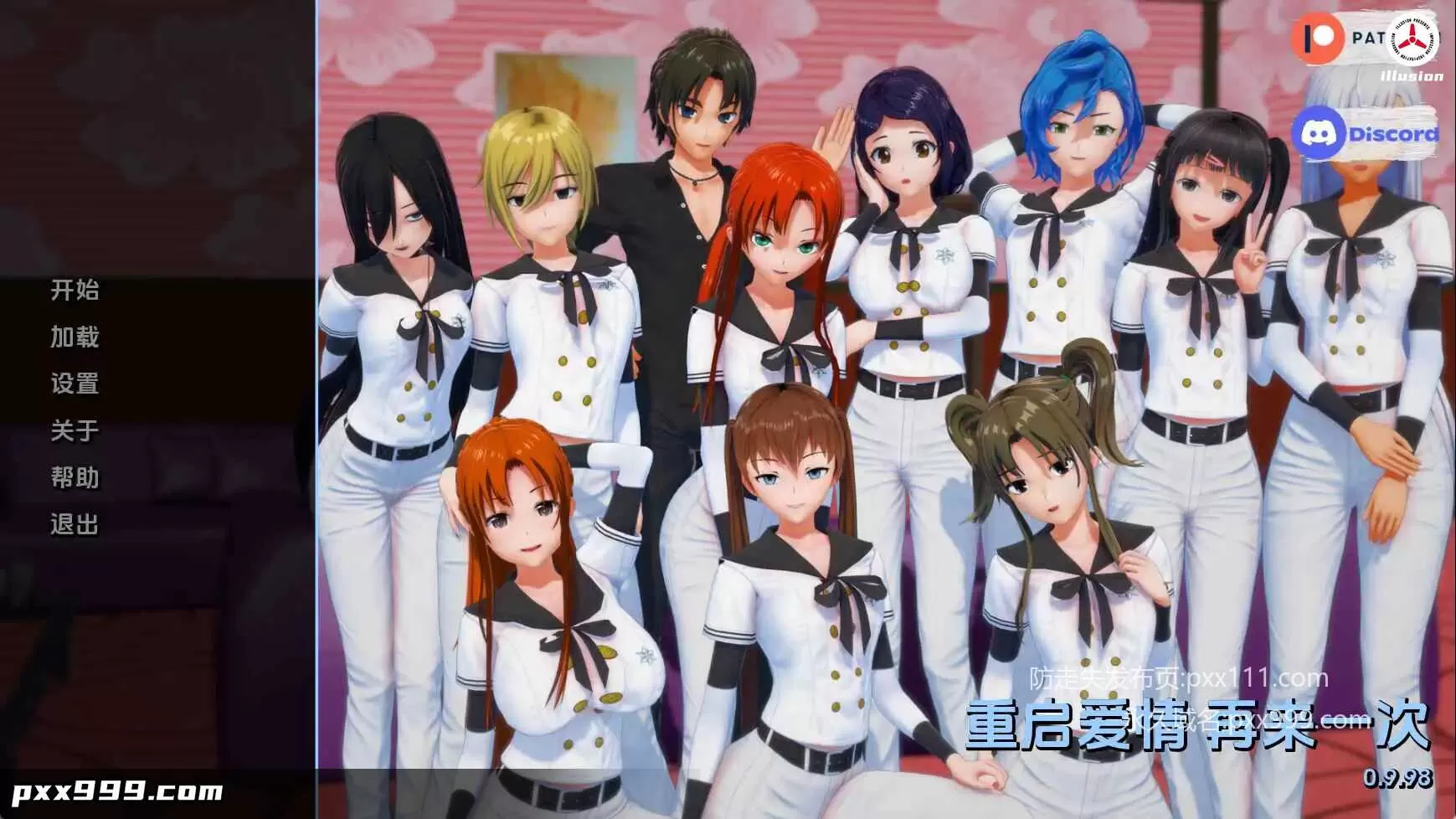Click 开始 to start a new game
Screen dimensions: 1456x819
74,291
